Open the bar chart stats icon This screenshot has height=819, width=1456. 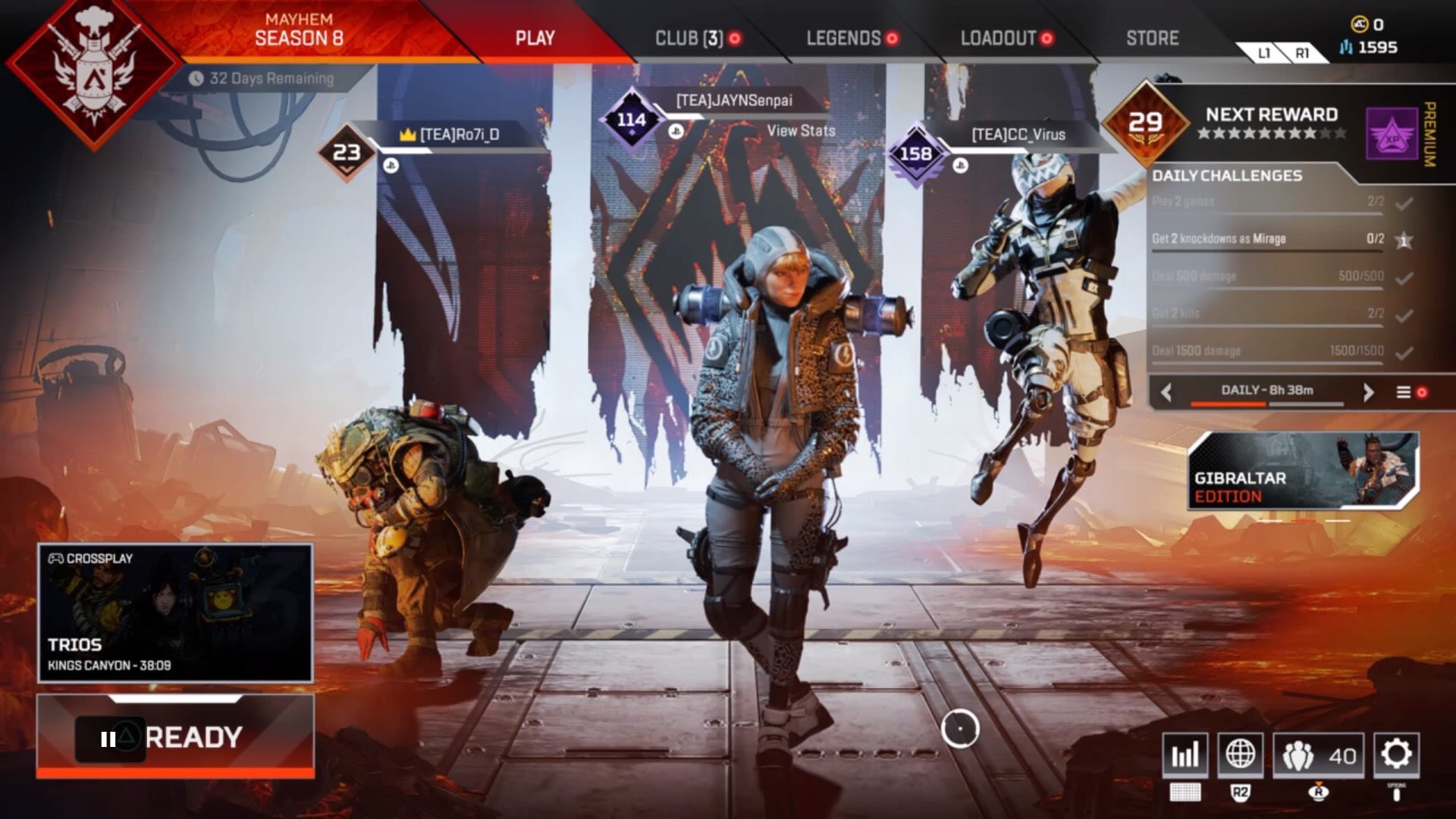pyautogui.click(x=1185, y=755)
